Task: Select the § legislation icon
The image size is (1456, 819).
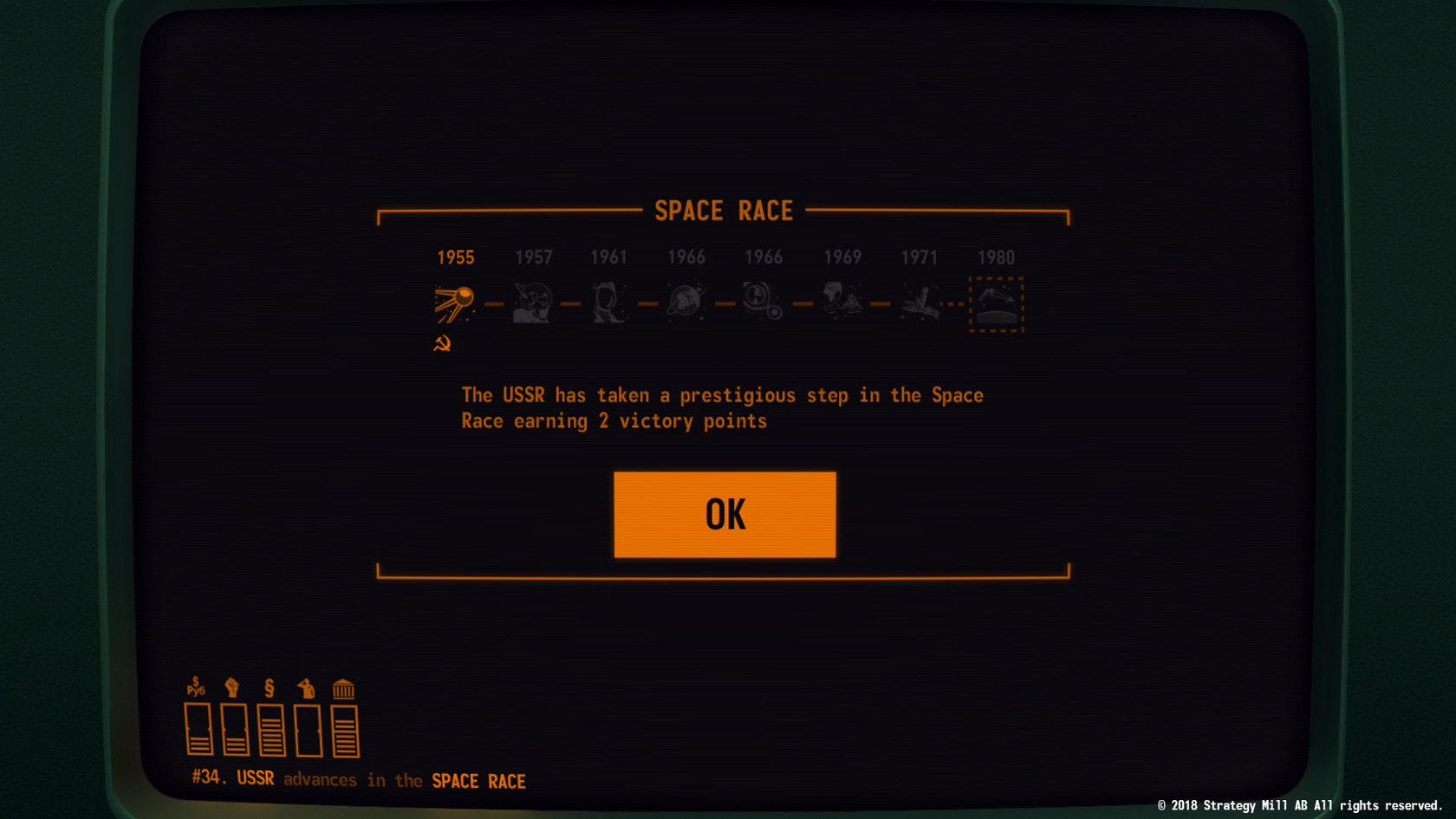Action: tap(270, 686)
